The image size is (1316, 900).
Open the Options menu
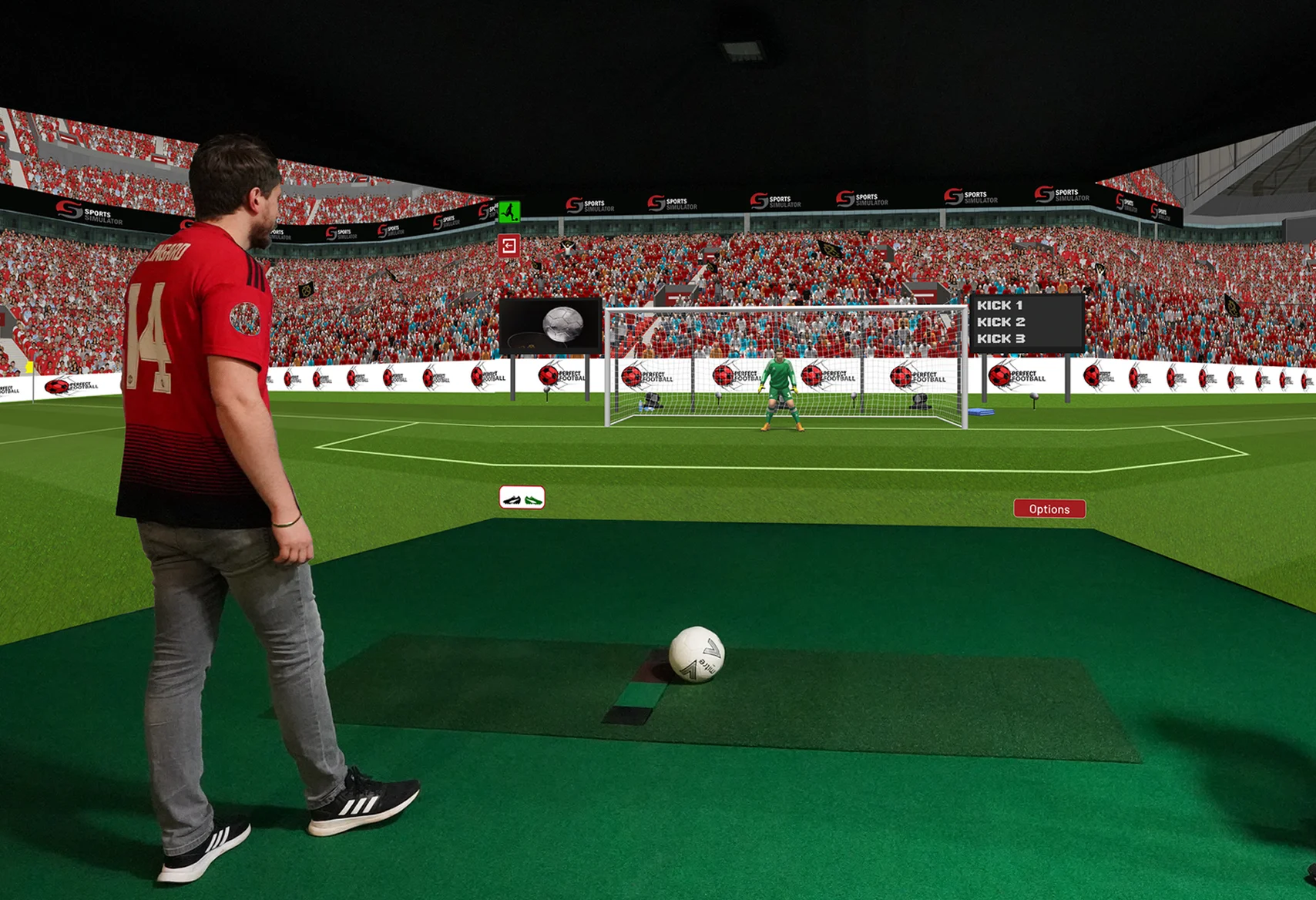coord(1050,509)
